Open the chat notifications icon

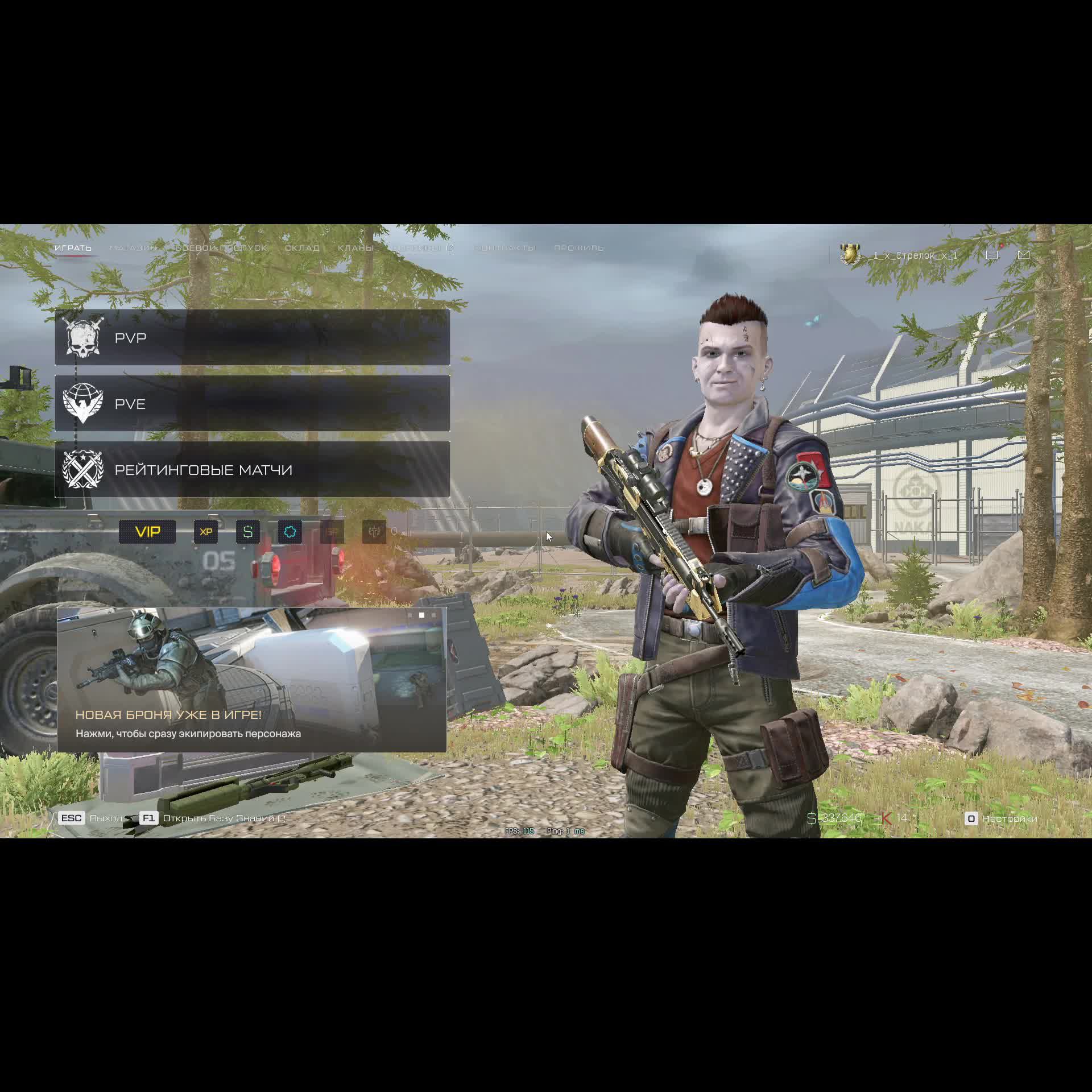pos(992,255)
